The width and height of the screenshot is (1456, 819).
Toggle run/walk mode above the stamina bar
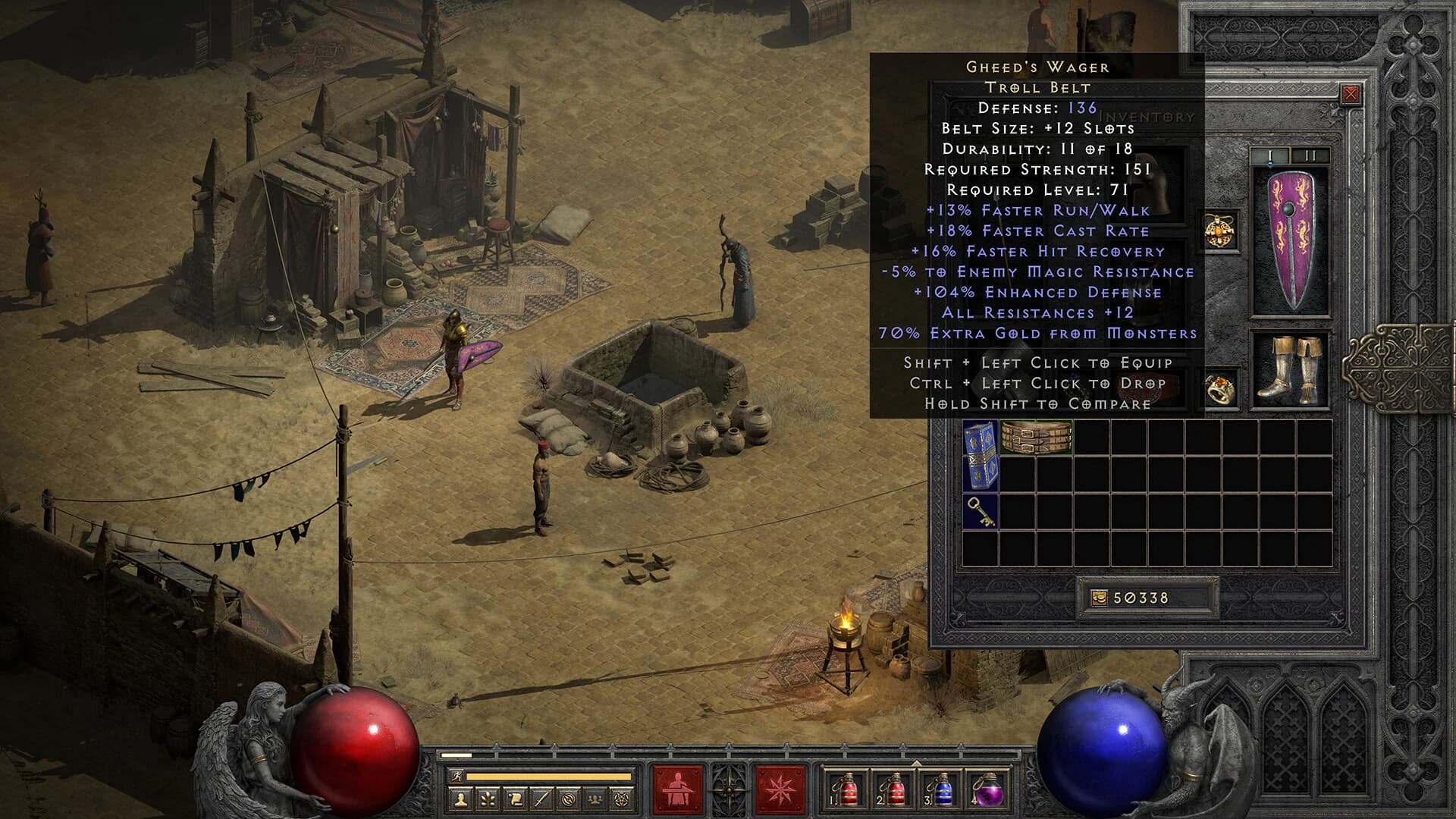tap(458, 775)
